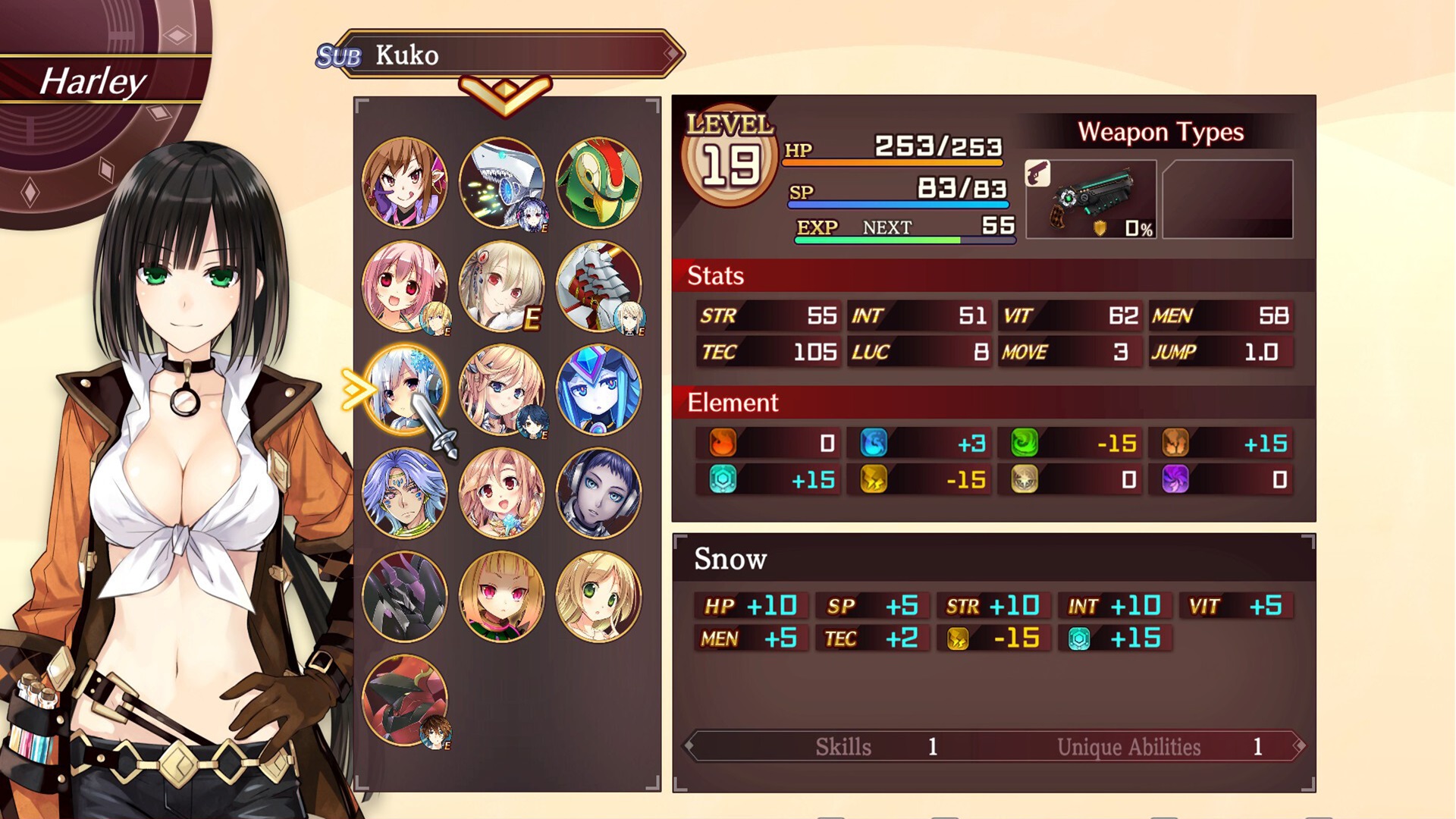Pick the pink-haired girl fairy portrait
The width and height of the screenshot is (1456, 819).
pos(404,287)
